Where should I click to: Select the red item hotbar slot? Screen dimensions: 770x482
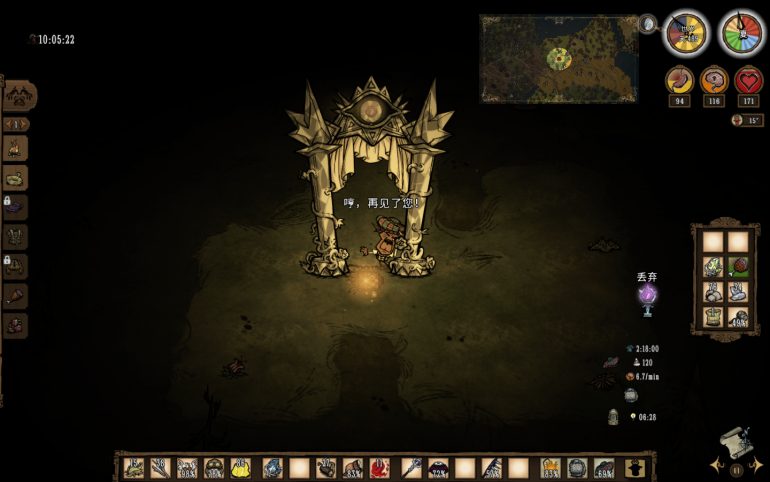(x=381, y=468)
